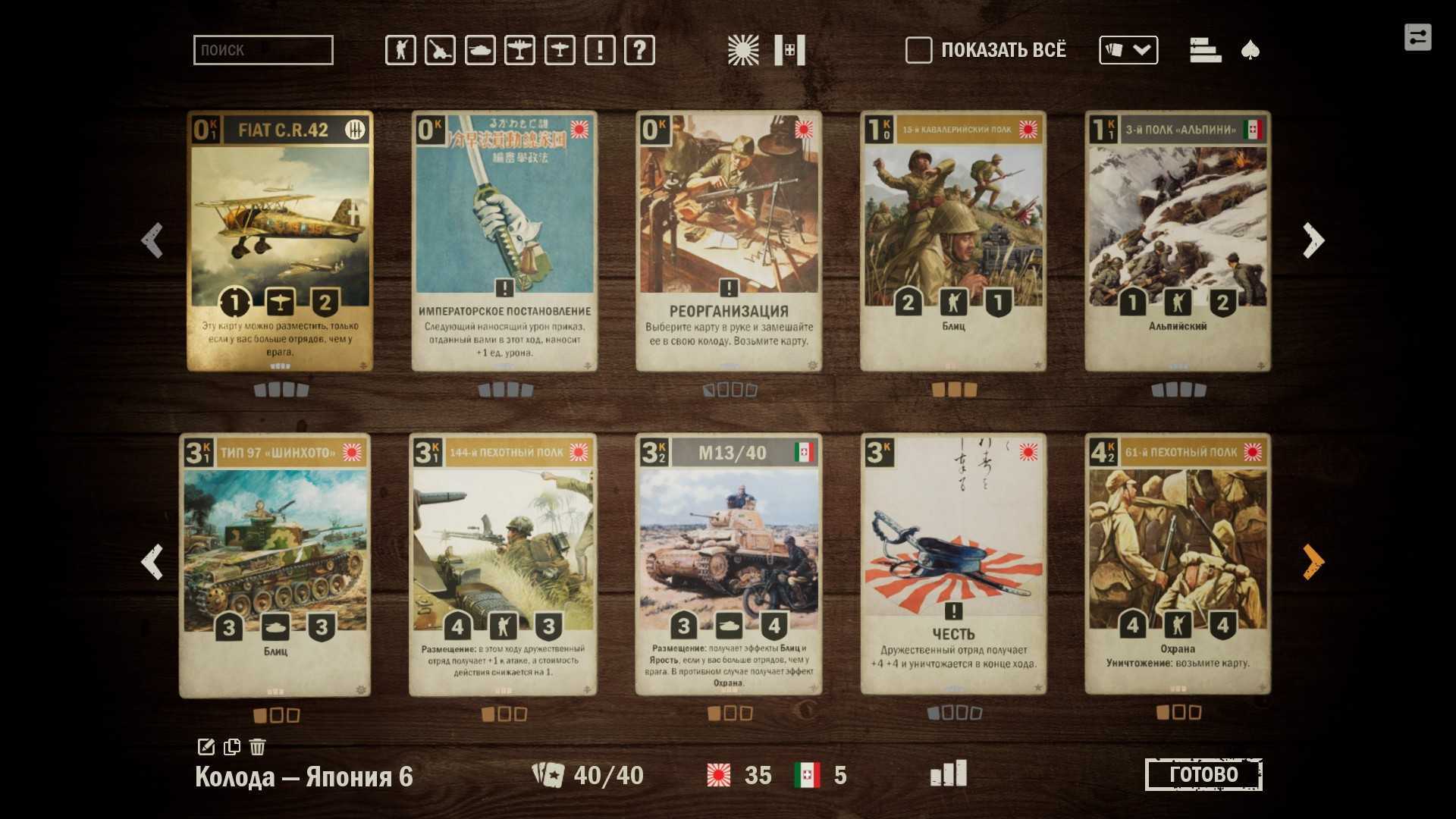Filter cards by question mark icon

(639, 51)
